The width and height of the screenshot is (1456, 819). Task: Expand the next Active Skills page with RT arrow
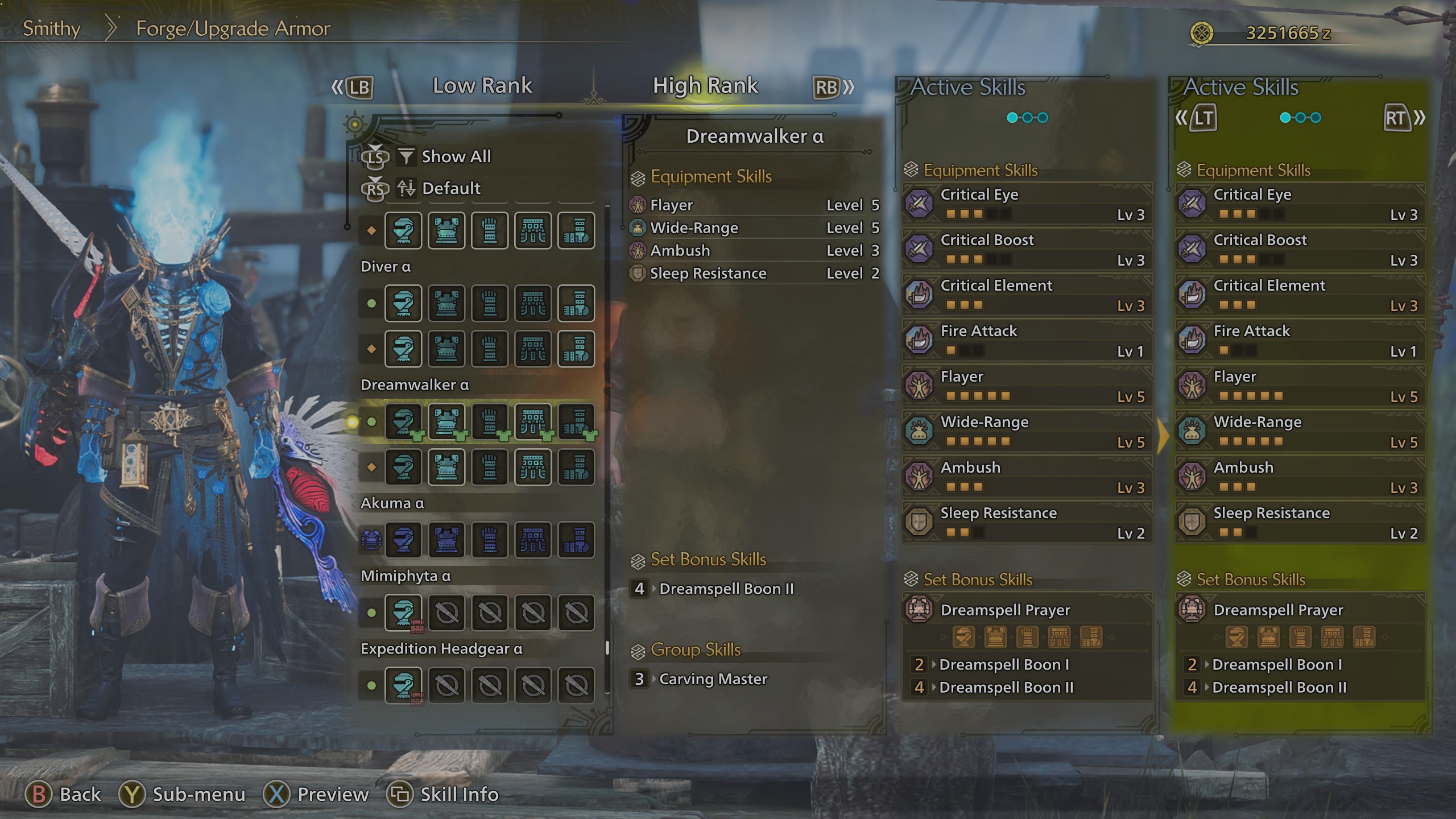(1400, 118)
